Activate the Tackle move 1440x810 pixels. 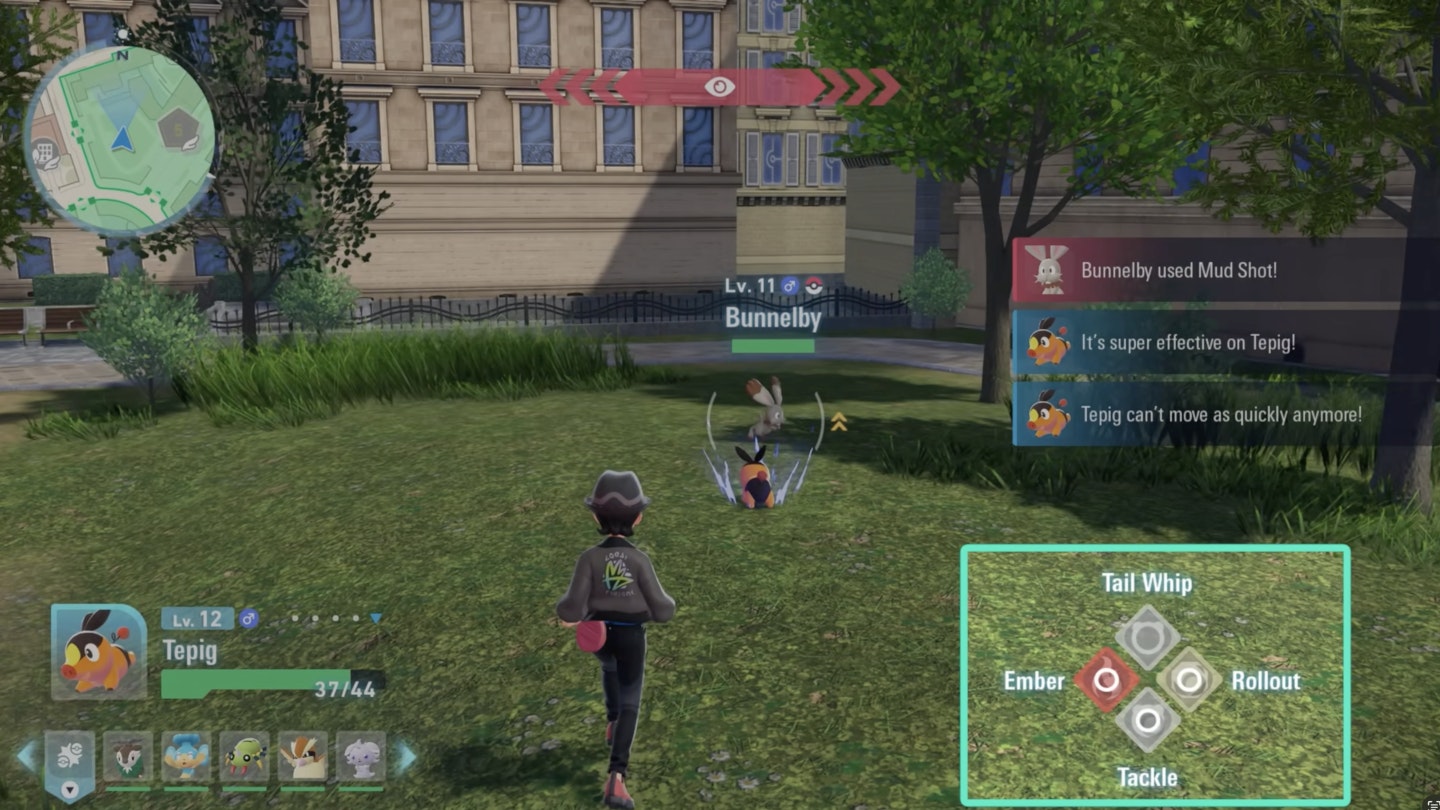1147,720
